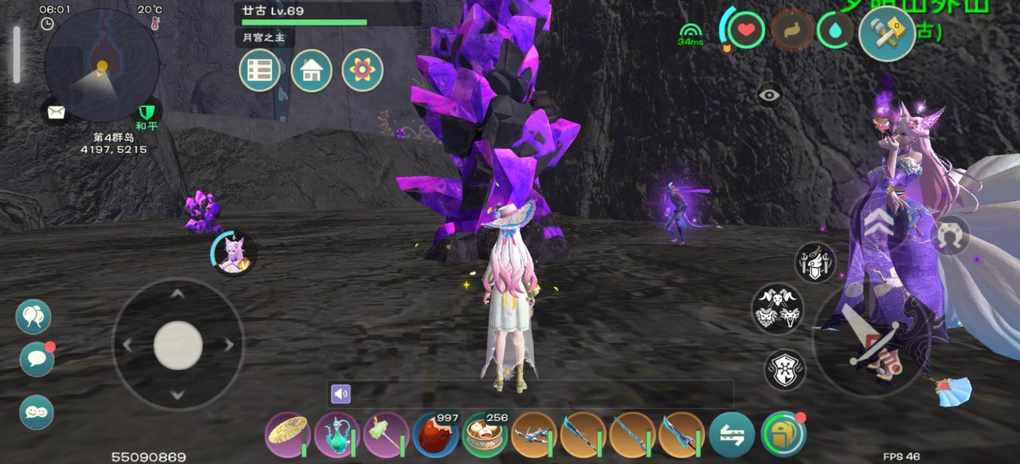Toggle the eye visibility icon

(x=768, y=96)
